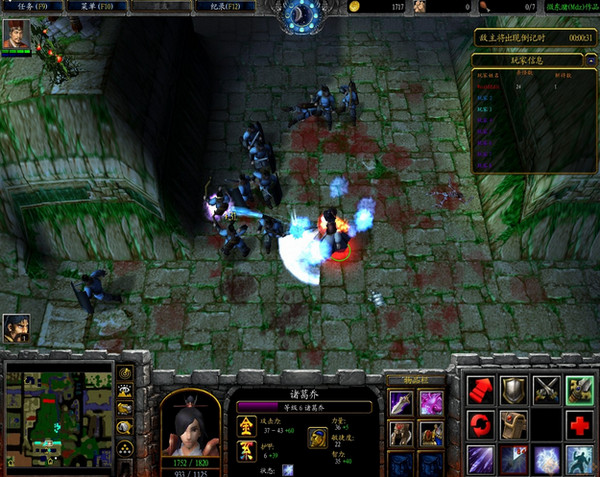Select the purple crystal inventory item
This screenshot has width=600, height=477.
[x=431, y=403]
